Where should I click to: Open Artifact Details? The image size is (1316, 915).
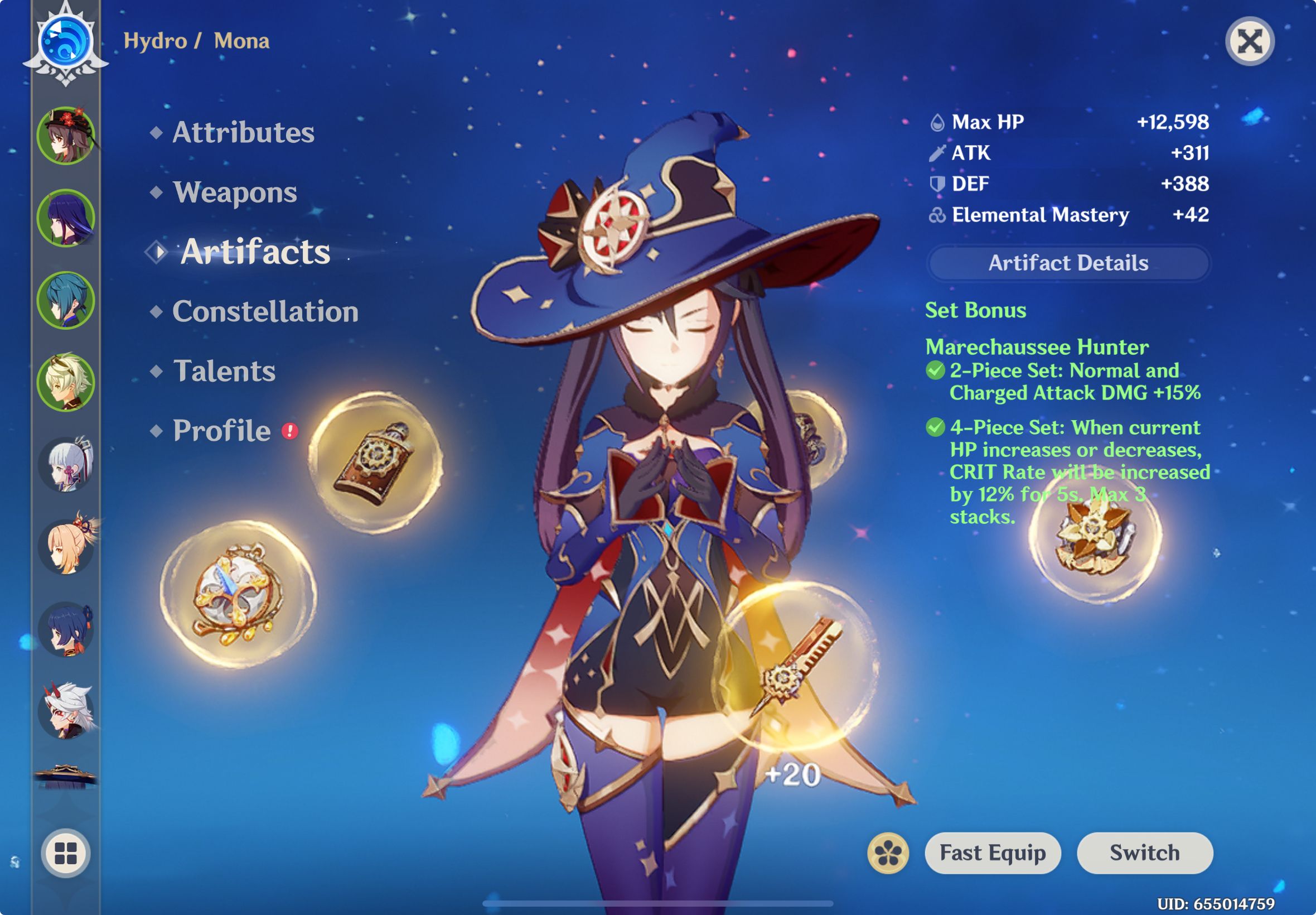[x=1067, y=263]
